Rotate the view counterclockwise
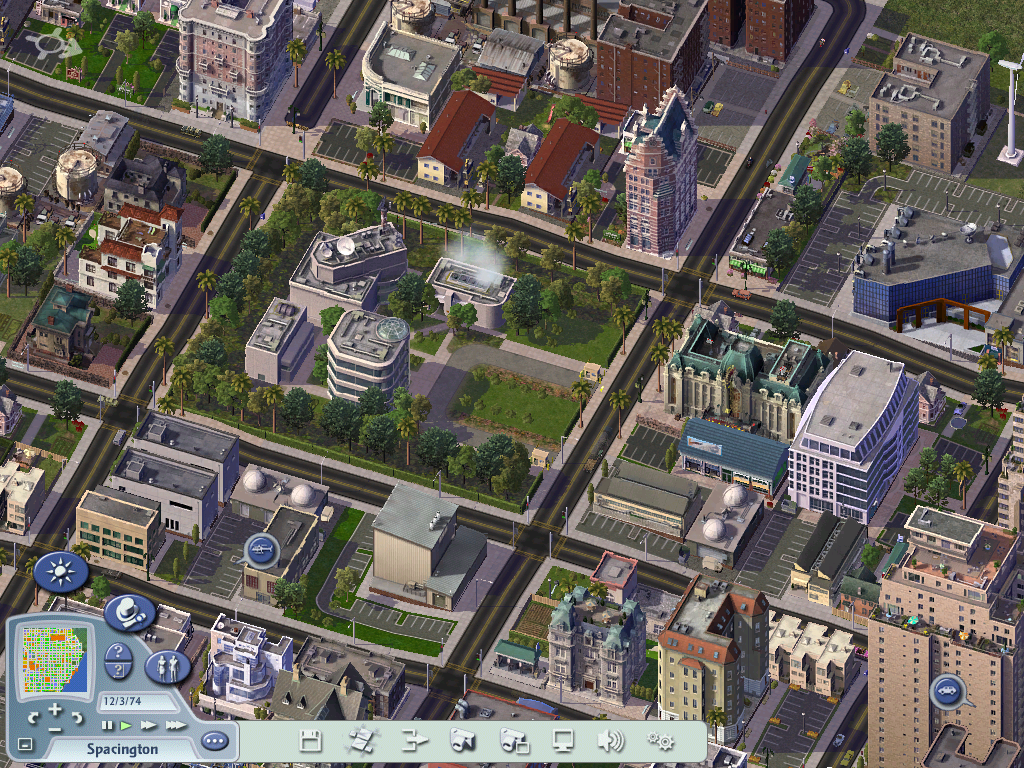Viewport: 1024px width, 768px height. [x=33, y=718]
